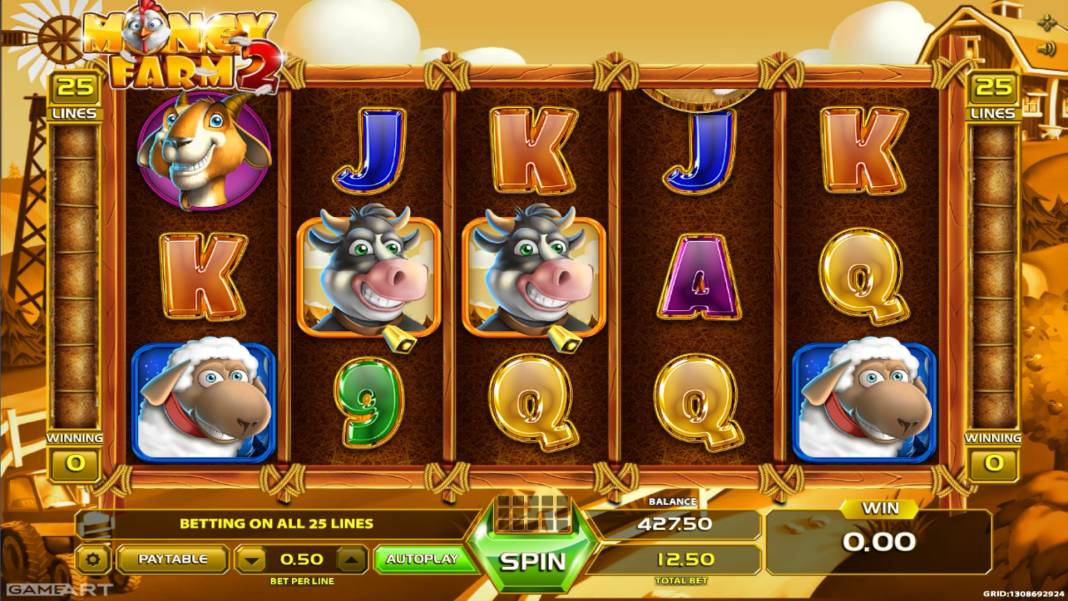
Task: Start Autoplay mode
Action: 421,559
